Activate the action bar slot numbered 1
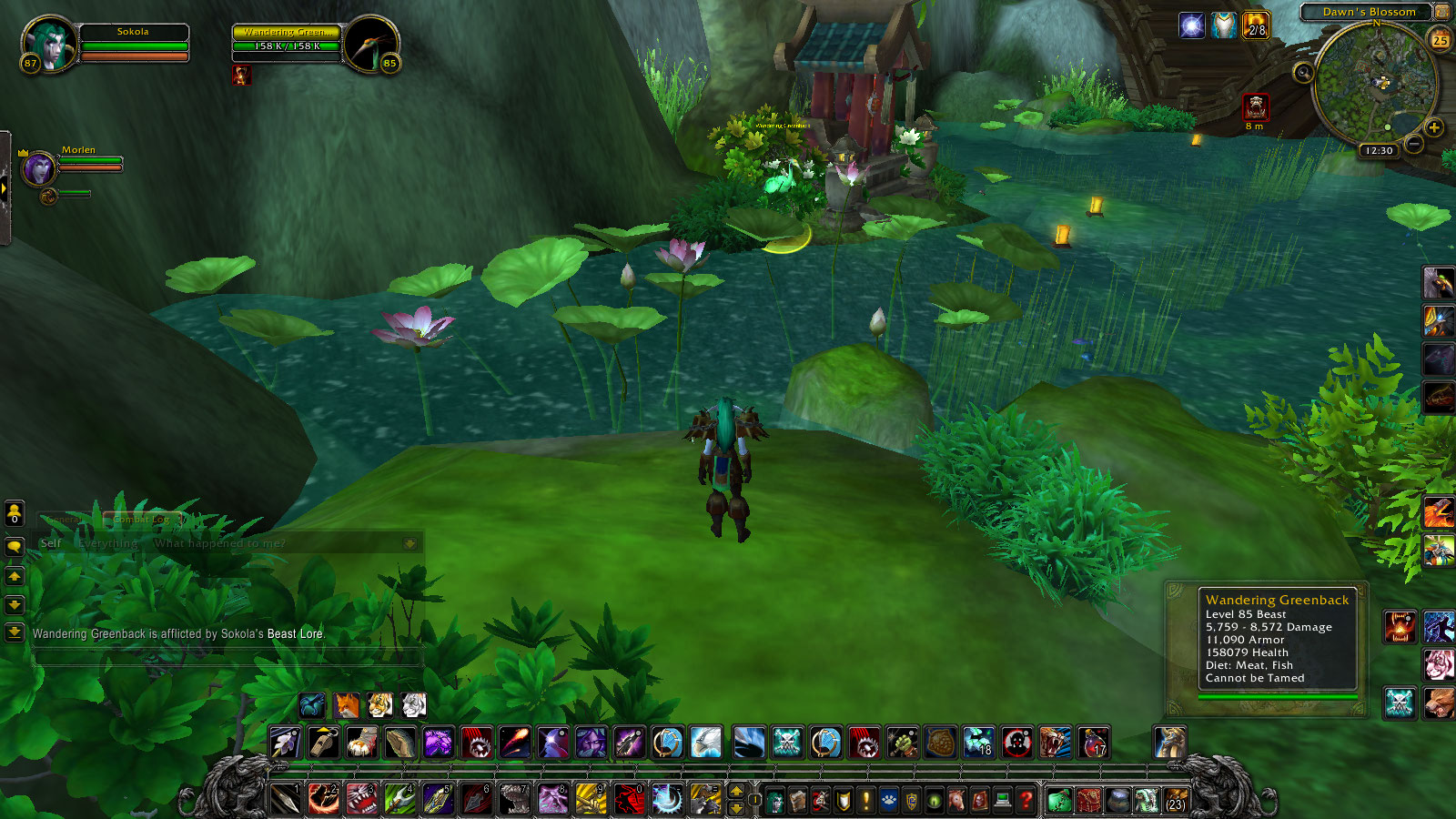Viewport: 1456px width, 819px height. point(286,799)
